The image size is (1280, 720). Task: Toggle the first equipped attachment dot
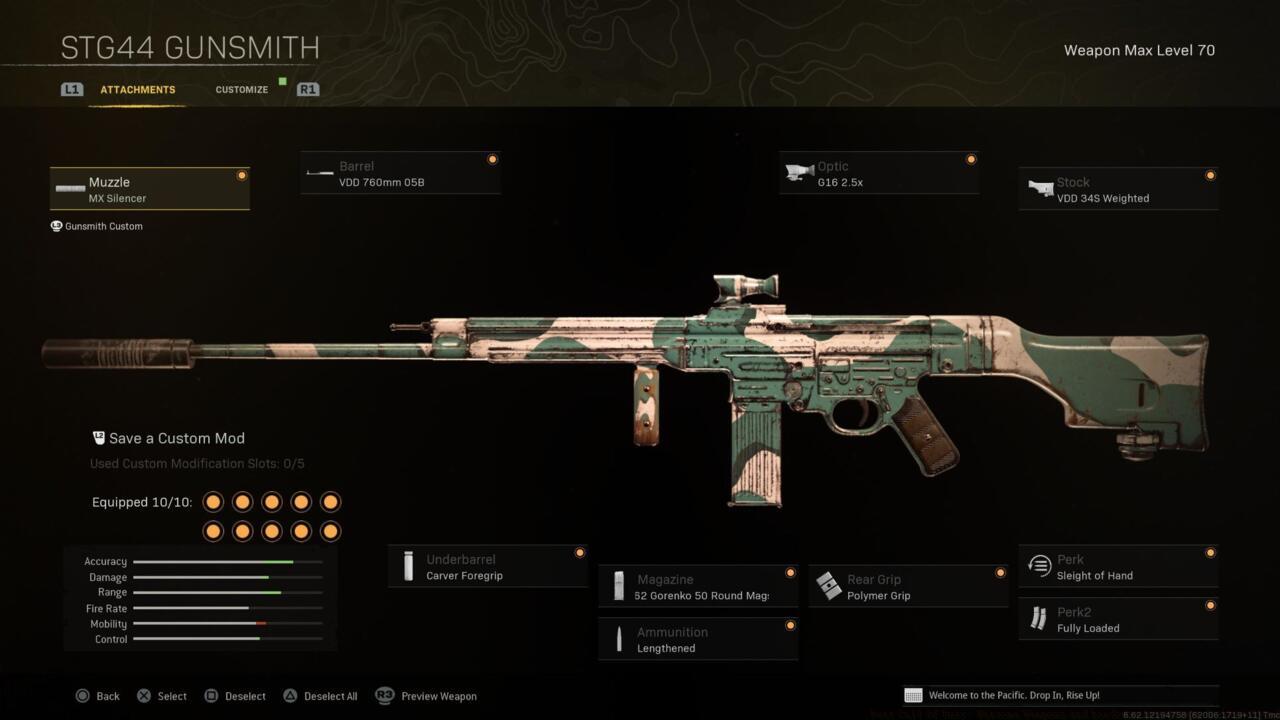tap(213, 501)
